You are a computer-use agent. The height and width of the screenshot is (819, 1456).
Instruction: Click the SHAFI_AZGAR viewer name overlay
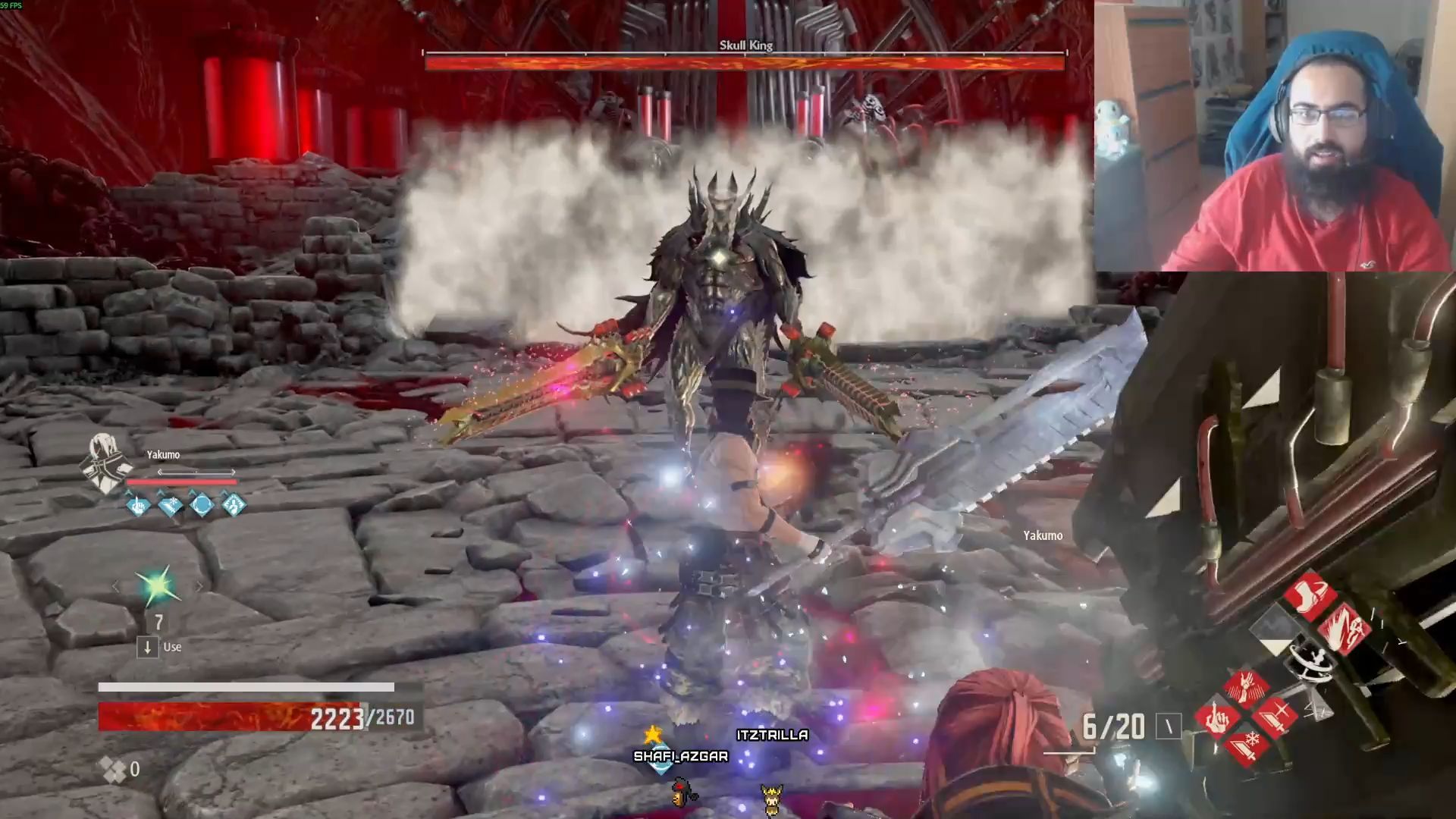pos(680,756)
